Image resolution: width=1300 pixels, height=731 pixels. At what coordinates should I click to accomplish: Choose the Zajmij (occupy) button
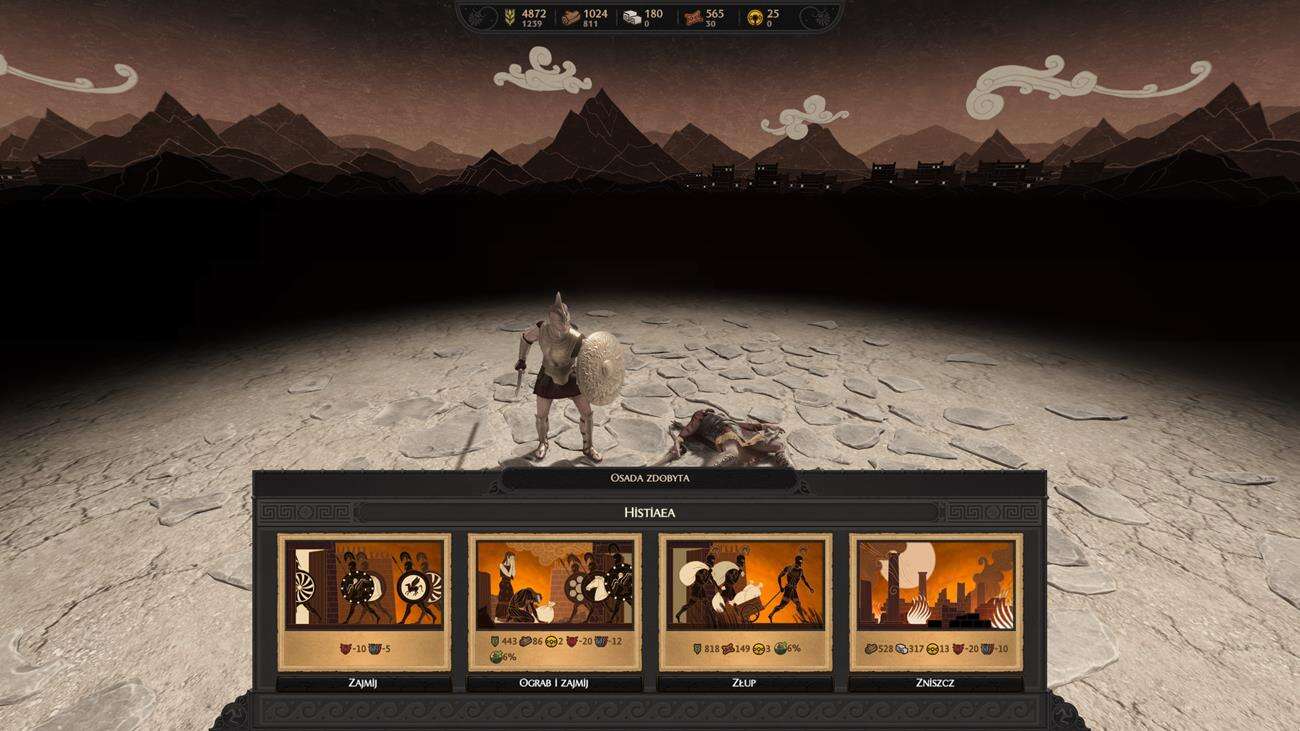click(363, 684)
